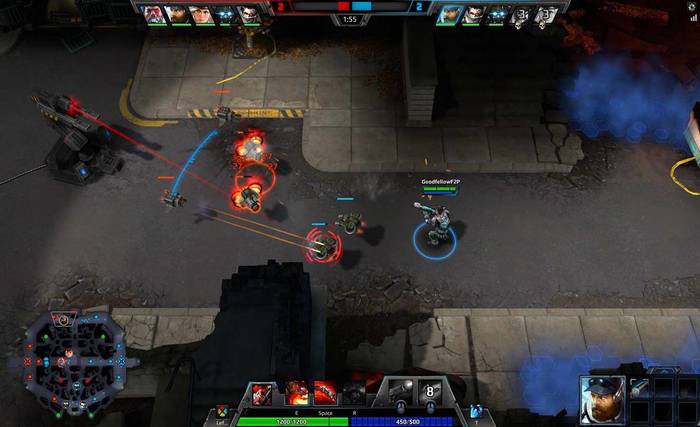The image size is (700, 427).
Task: Select the darkened ultimate ability icon
Action: 355,393
